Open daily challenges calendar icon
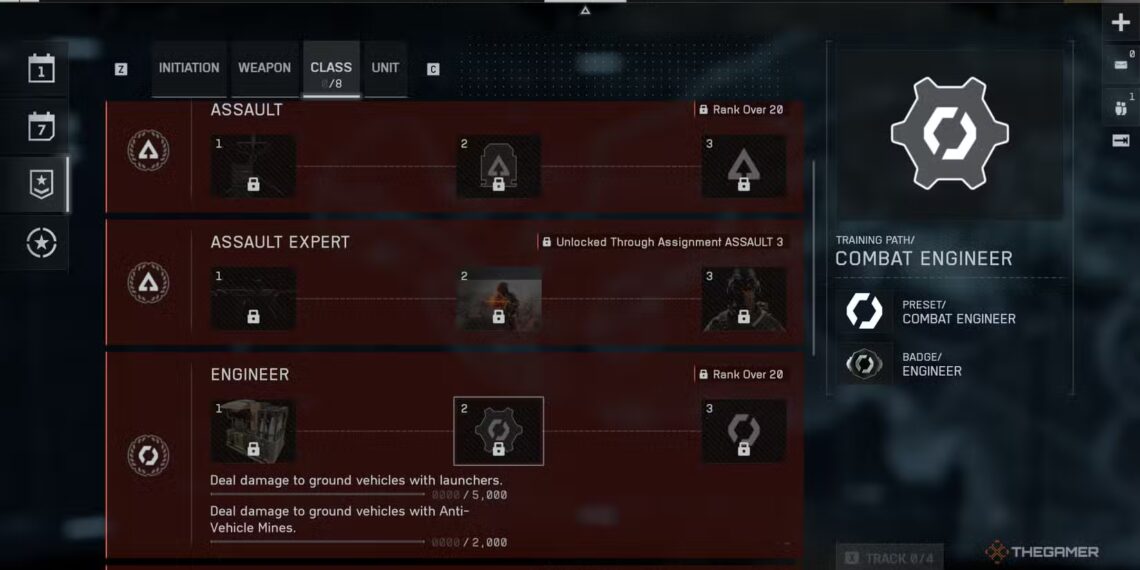1140x570 pixels. point(42,70)
